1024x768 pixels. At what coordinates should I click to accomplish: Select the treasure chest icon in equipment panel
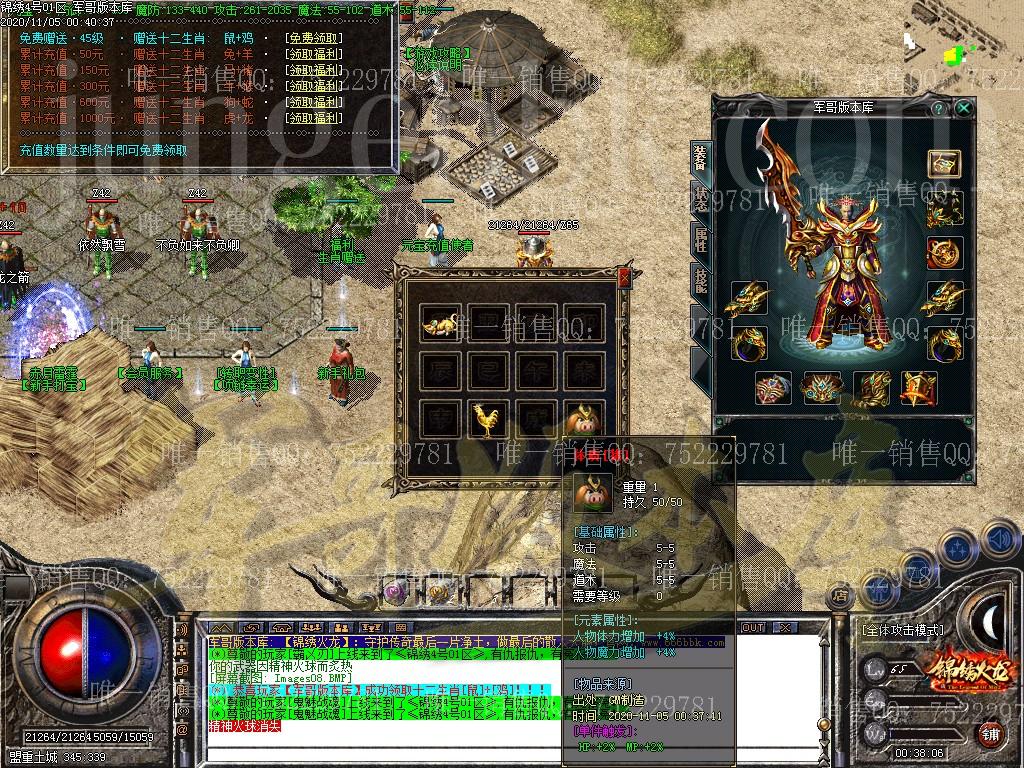pos(943,163)
